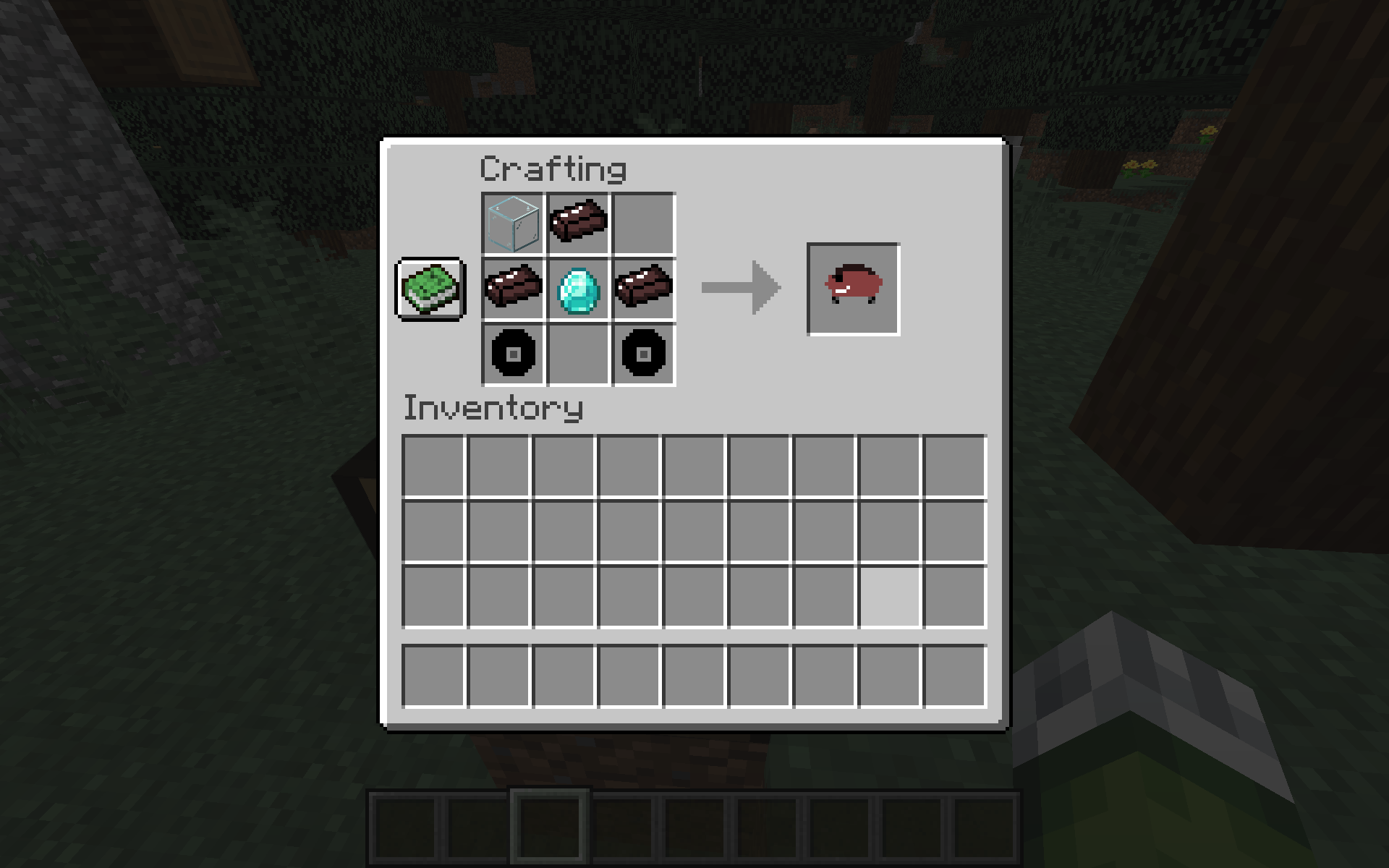
Task: Select the empty top-right crafting slot
Action: [x=642, y=224]
